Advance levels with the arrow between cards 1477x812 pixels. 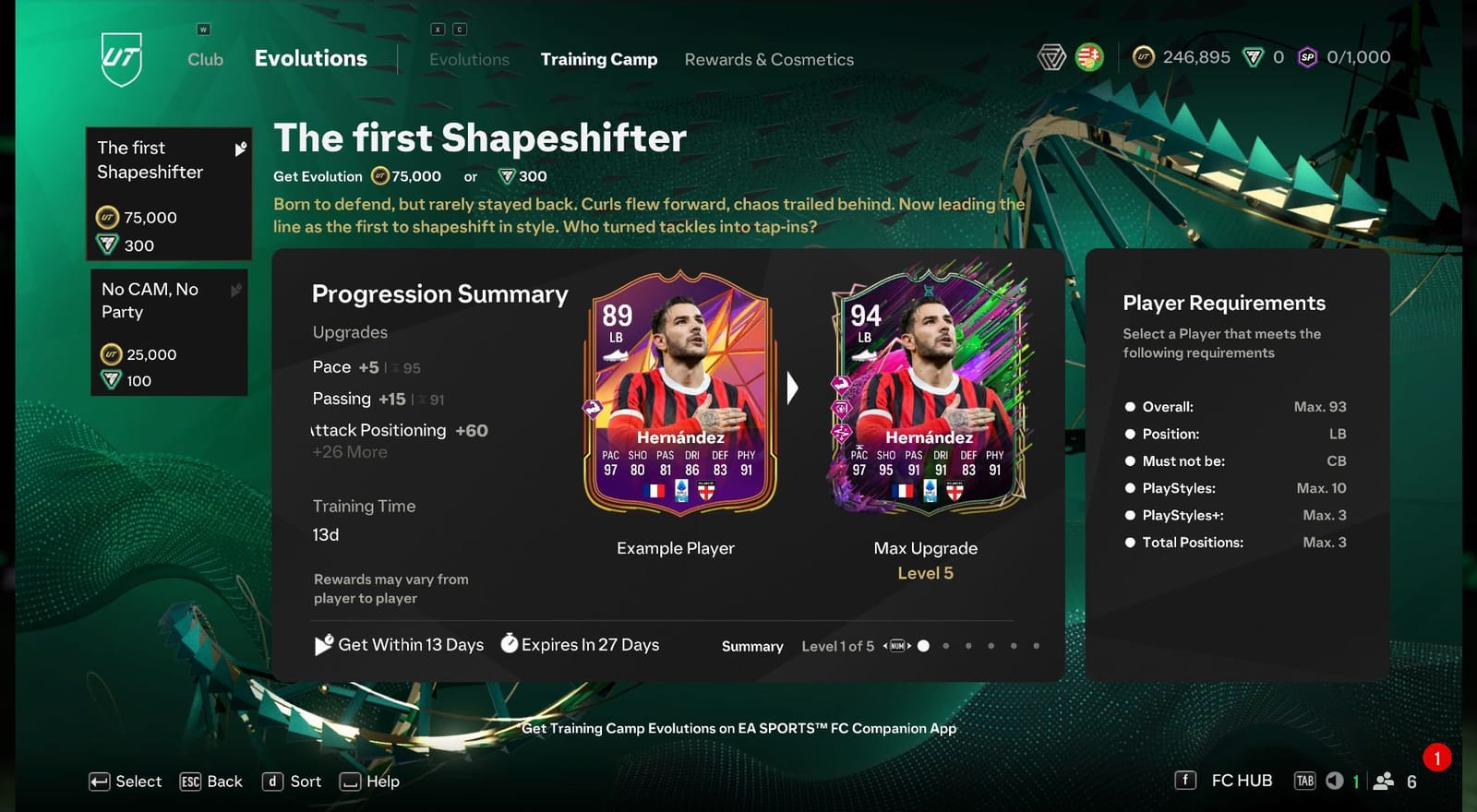pos(792,389)
